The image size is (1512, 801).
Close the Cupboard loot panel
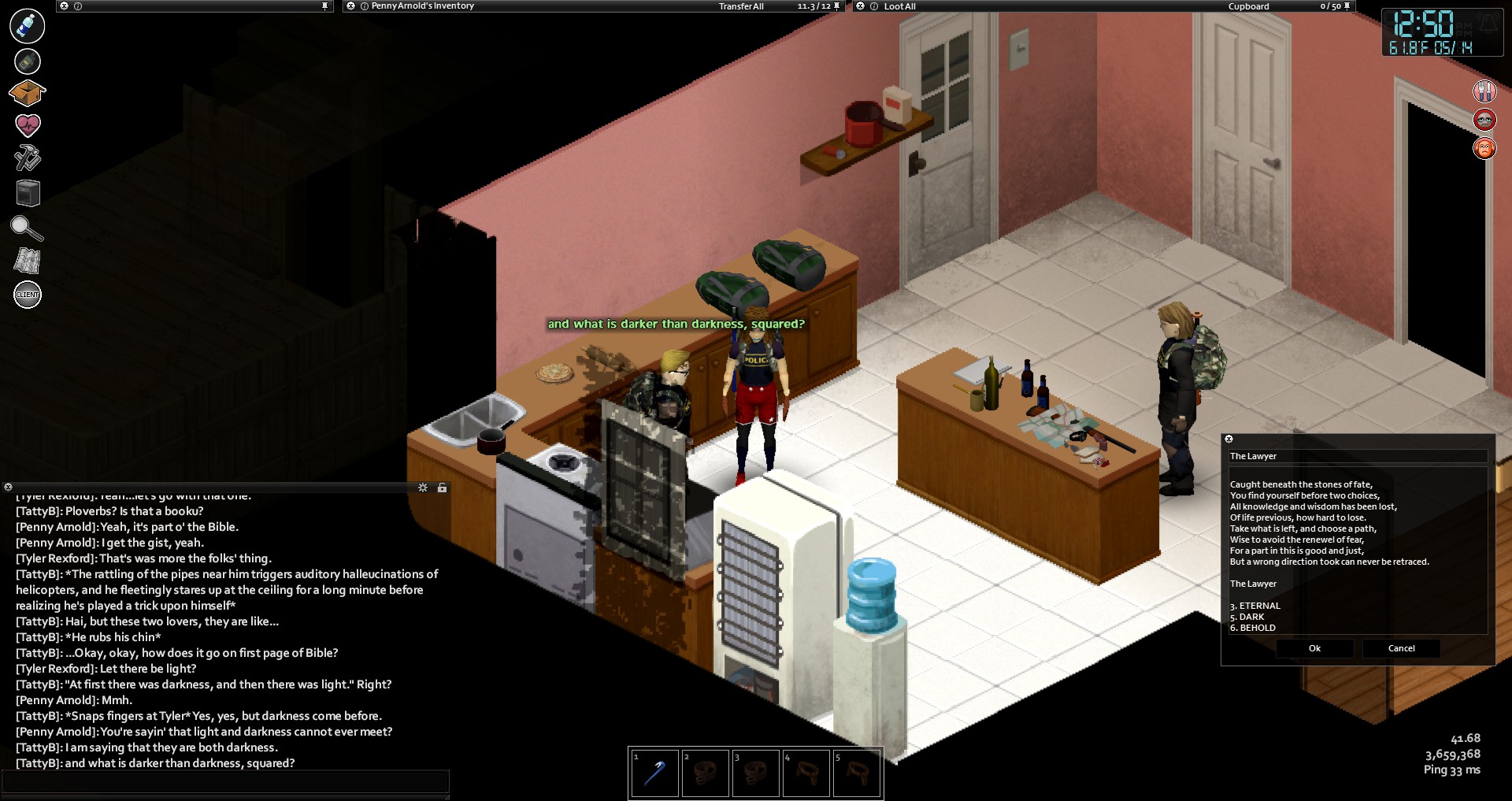coord(861,6)
